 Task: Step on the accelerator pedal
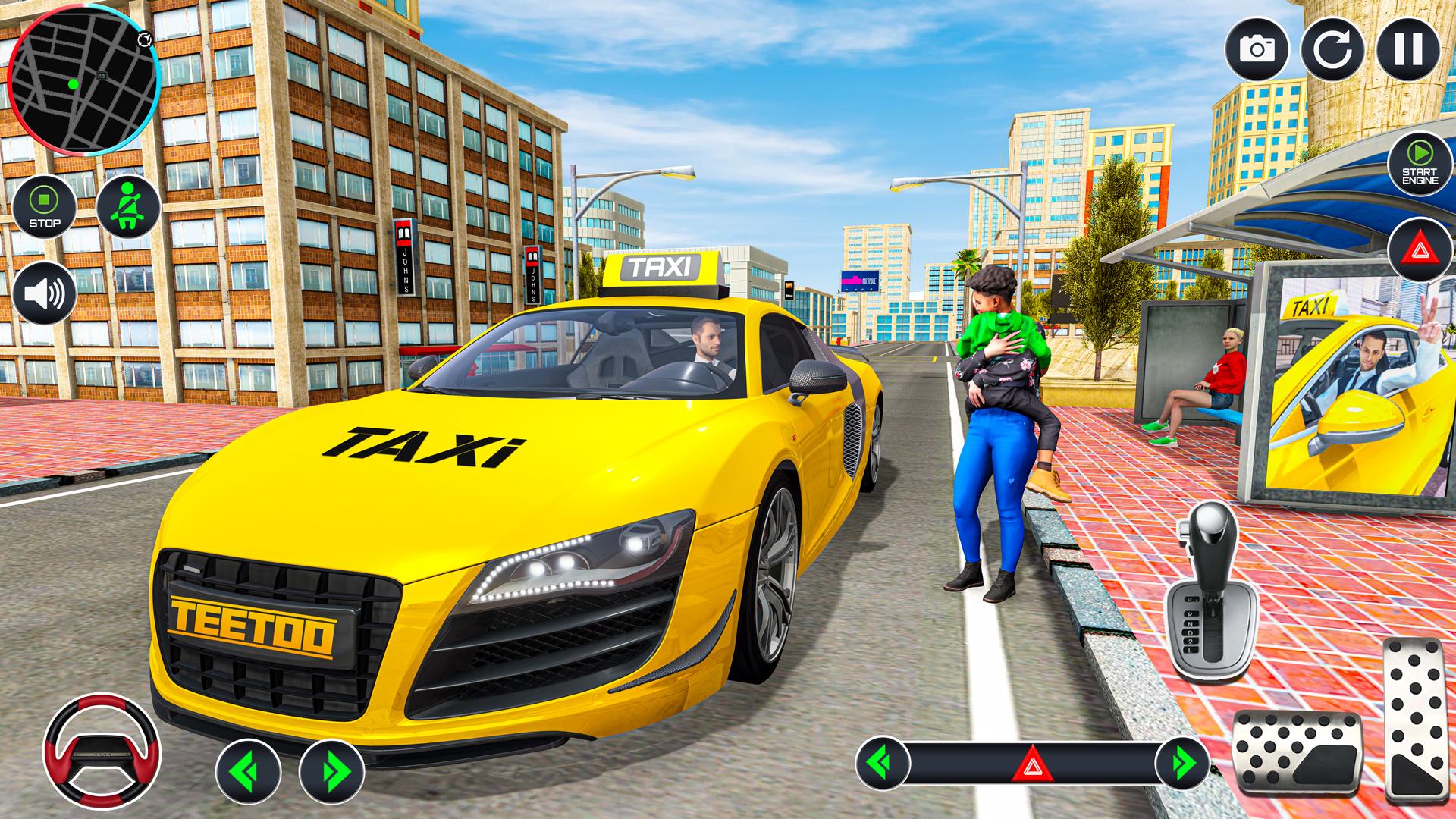(1414, 717)
